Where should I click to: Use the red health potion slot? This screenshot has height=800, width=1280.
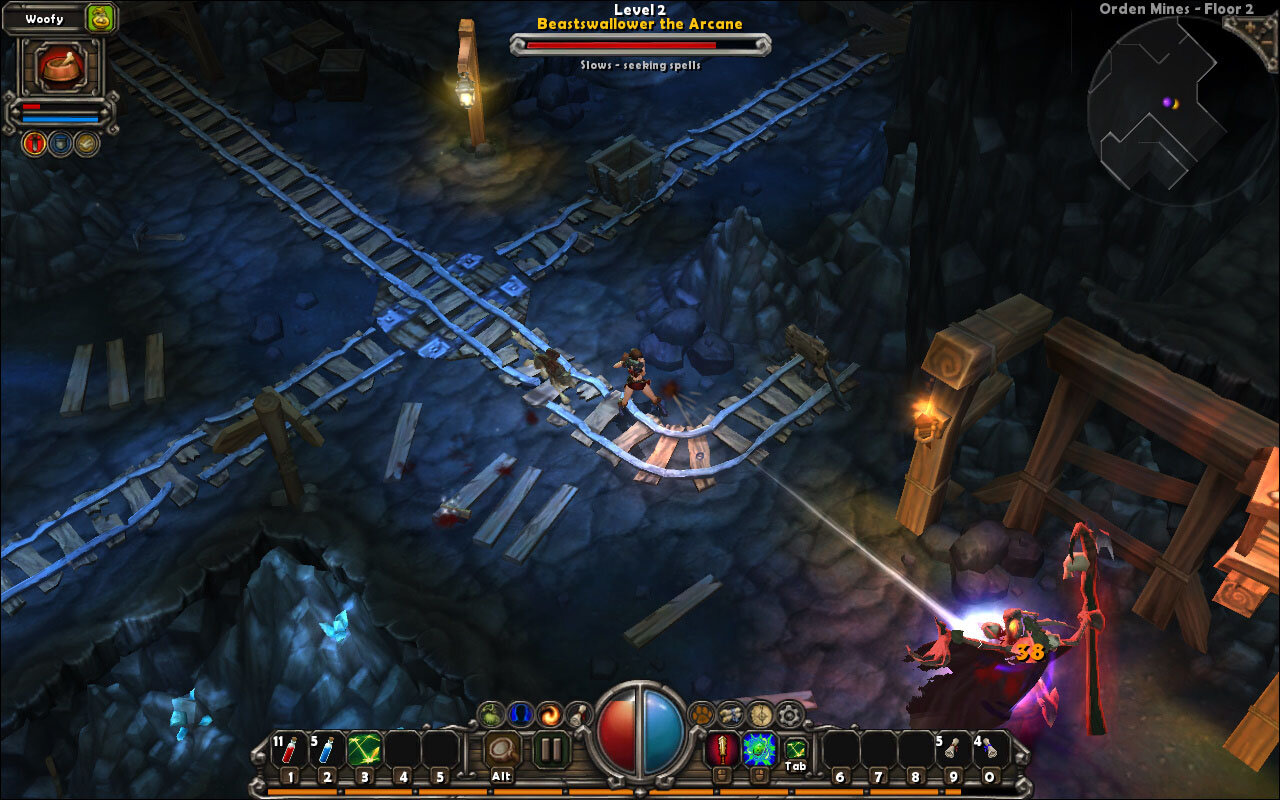click(289, 750)
